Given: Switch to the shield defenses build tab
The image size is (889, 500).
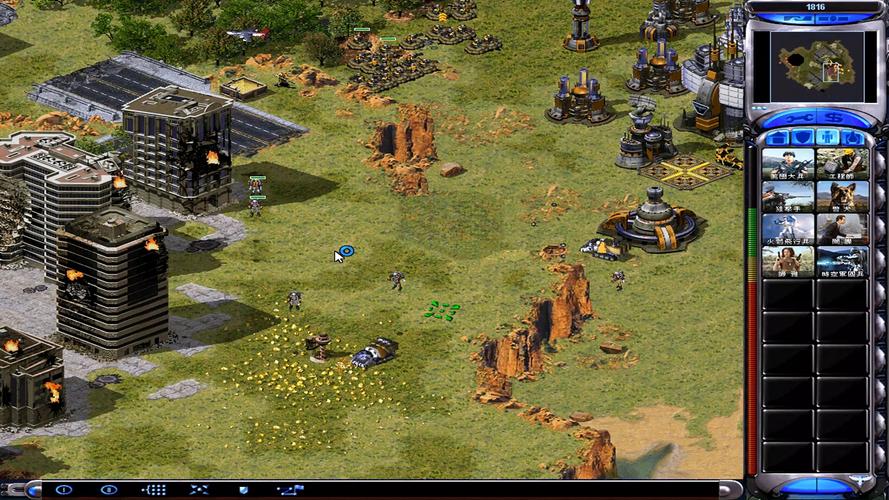Looking at the screenshot, I should pyautogui.click(x=803, y=137).
